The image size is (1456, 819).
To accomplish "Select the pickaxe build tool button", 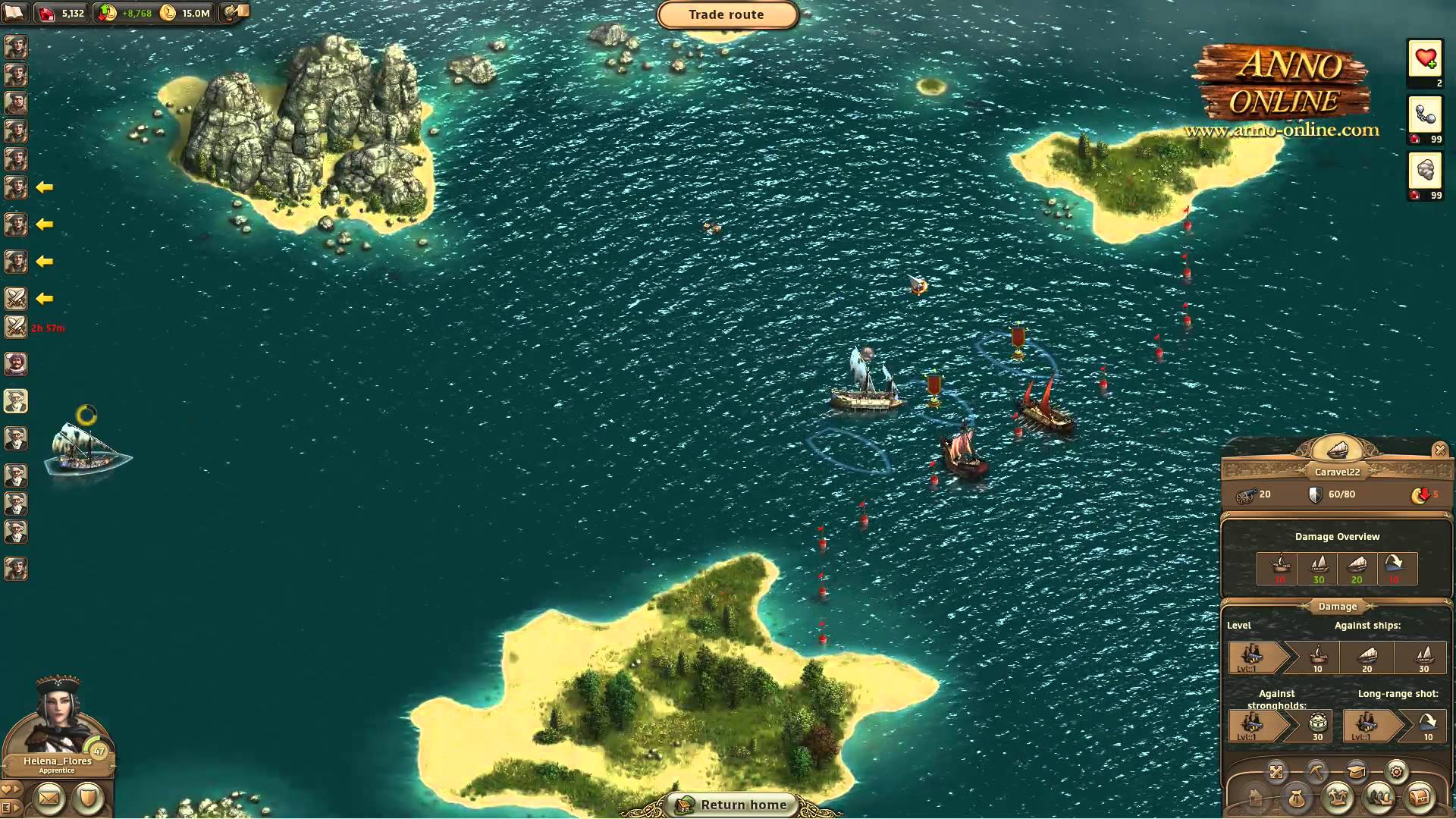I will 1316,772.
